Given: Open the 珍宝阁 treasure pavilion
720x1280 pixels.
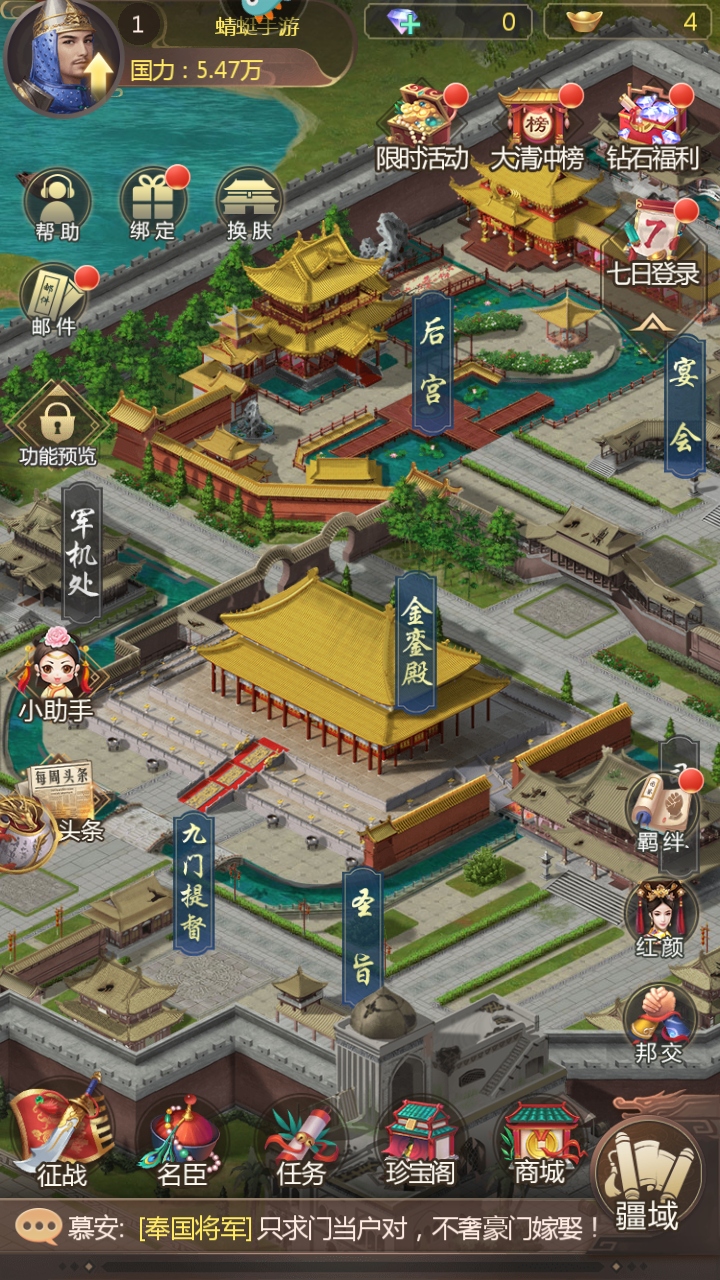Looking at the screenshot, I should [420, 1140].
